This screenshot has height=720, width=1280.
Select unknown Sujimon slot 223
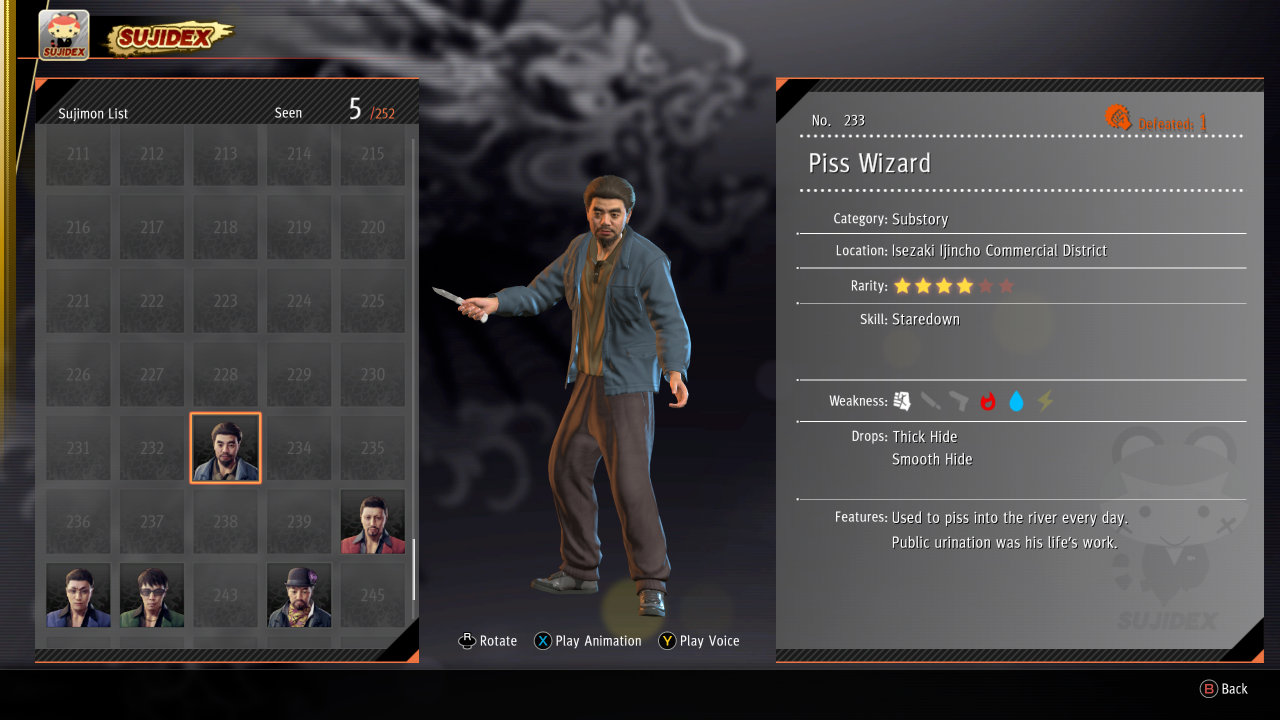coord(225,301)
